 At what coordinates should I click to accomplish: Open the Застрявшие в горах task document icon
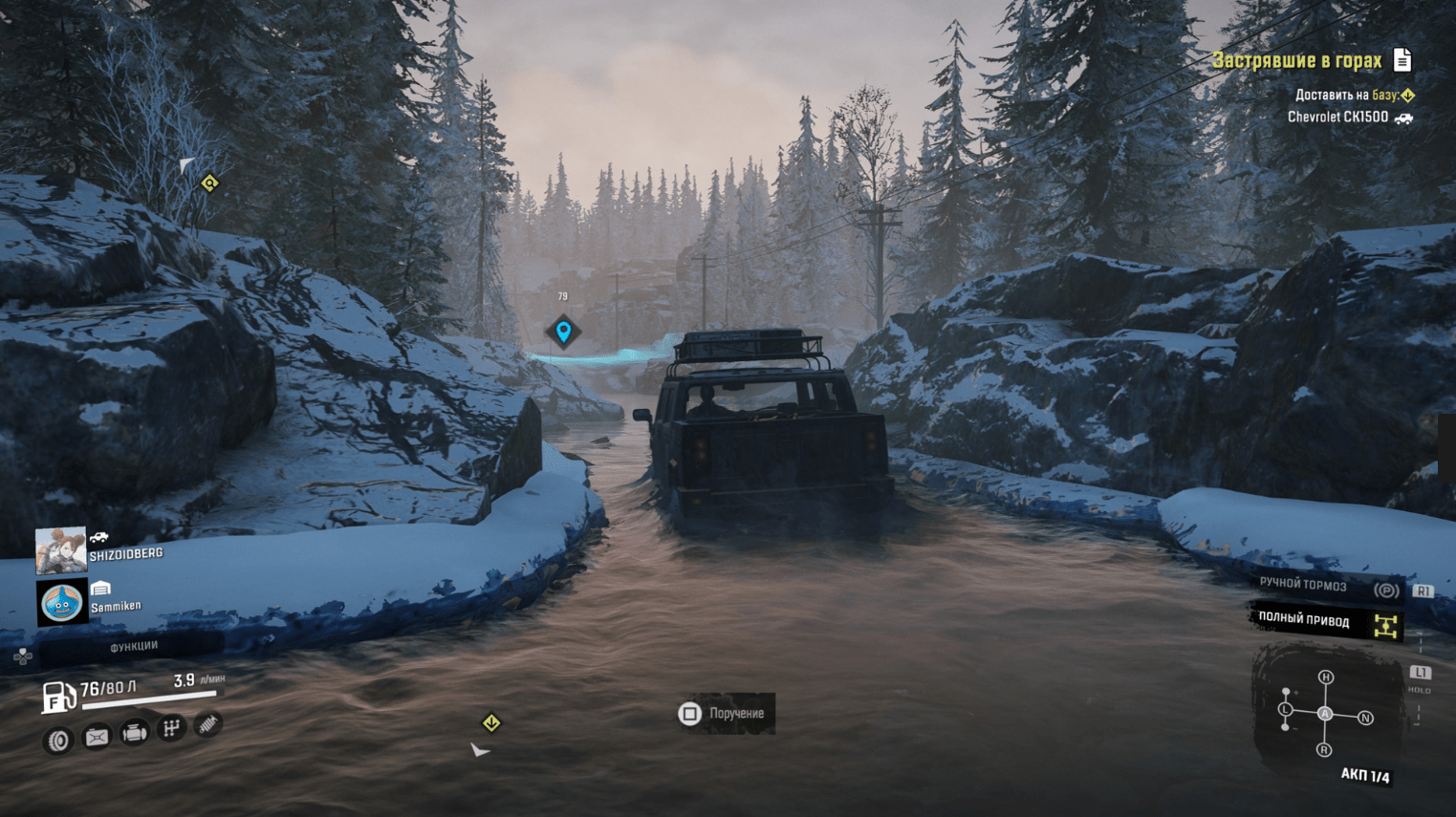(x=1402, y=60)
